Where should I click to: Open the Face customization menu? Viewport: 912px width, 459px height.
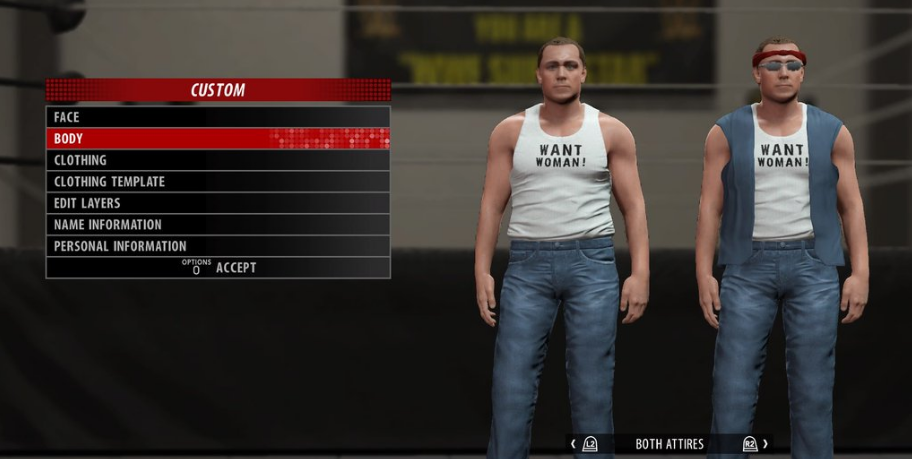point(217,117)
